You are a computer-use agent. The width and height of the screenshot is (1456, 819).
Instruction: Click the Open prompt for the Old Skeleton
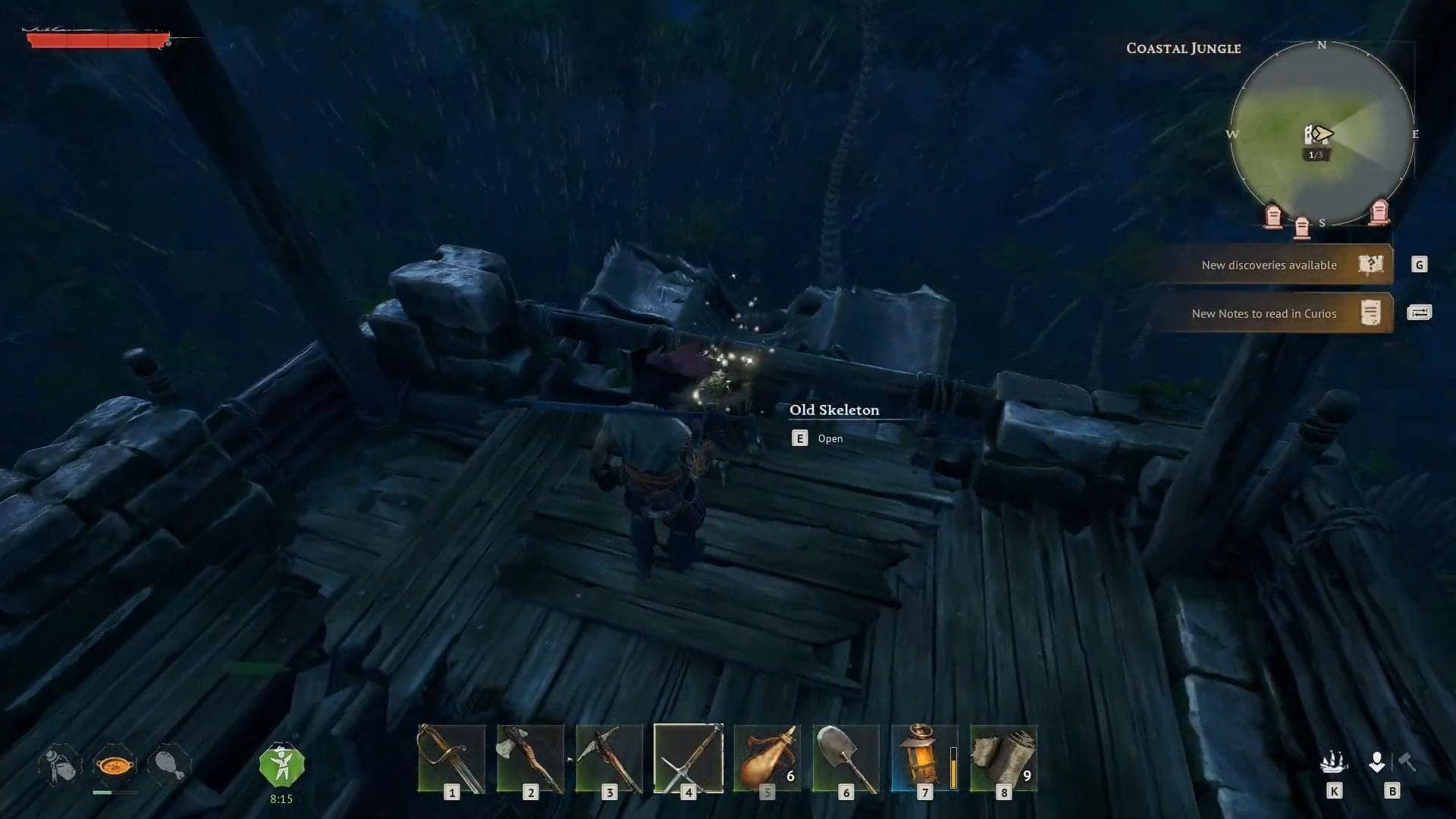coord(815,438)
